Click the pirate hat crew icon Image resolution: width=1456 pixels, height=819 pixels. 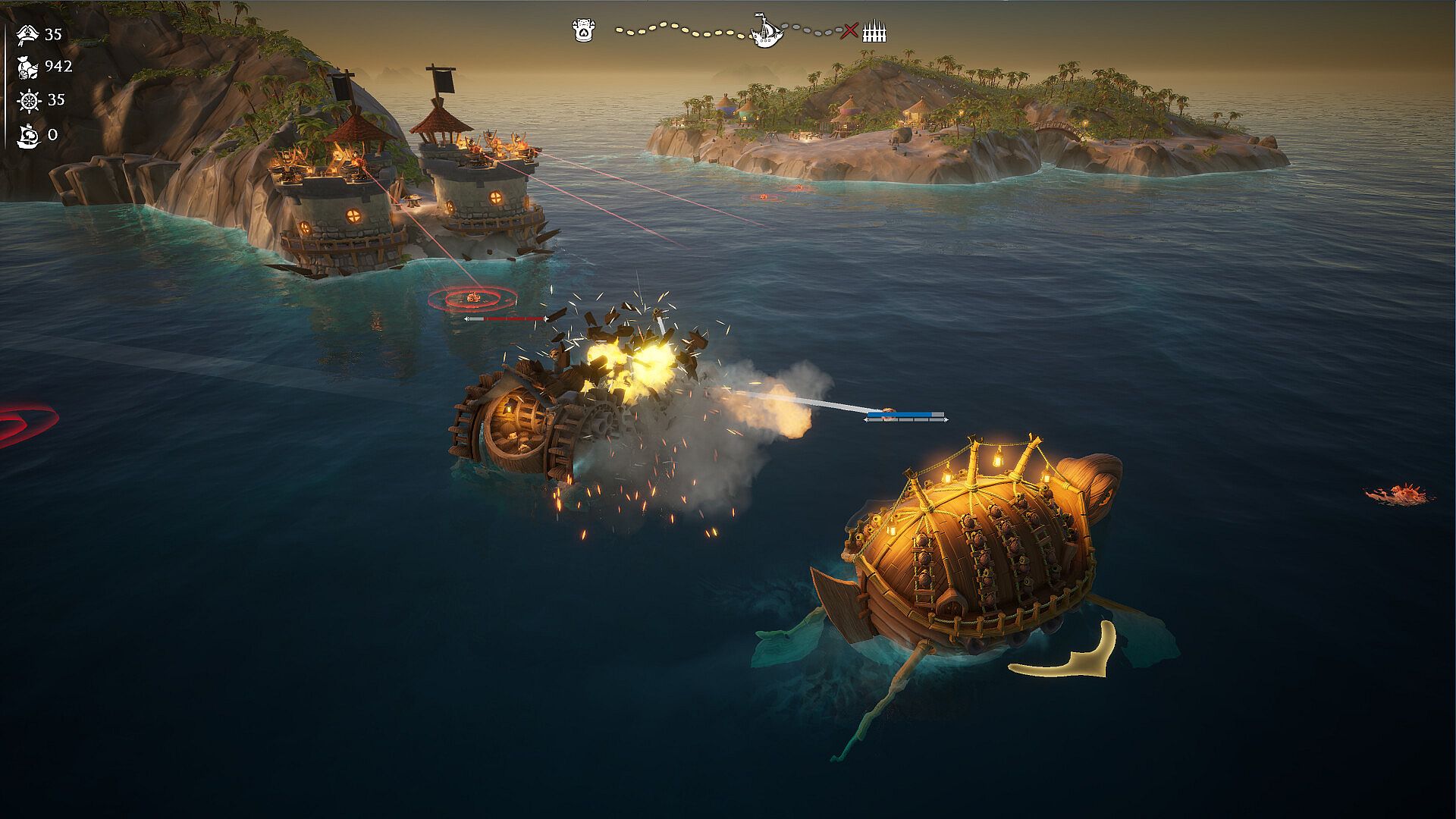28,34
